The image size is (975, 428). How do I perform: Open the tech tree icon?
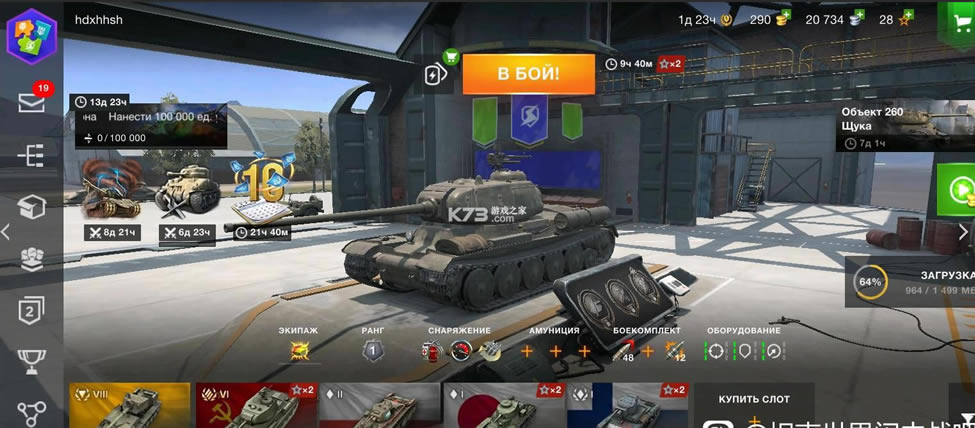pos(32,155)
